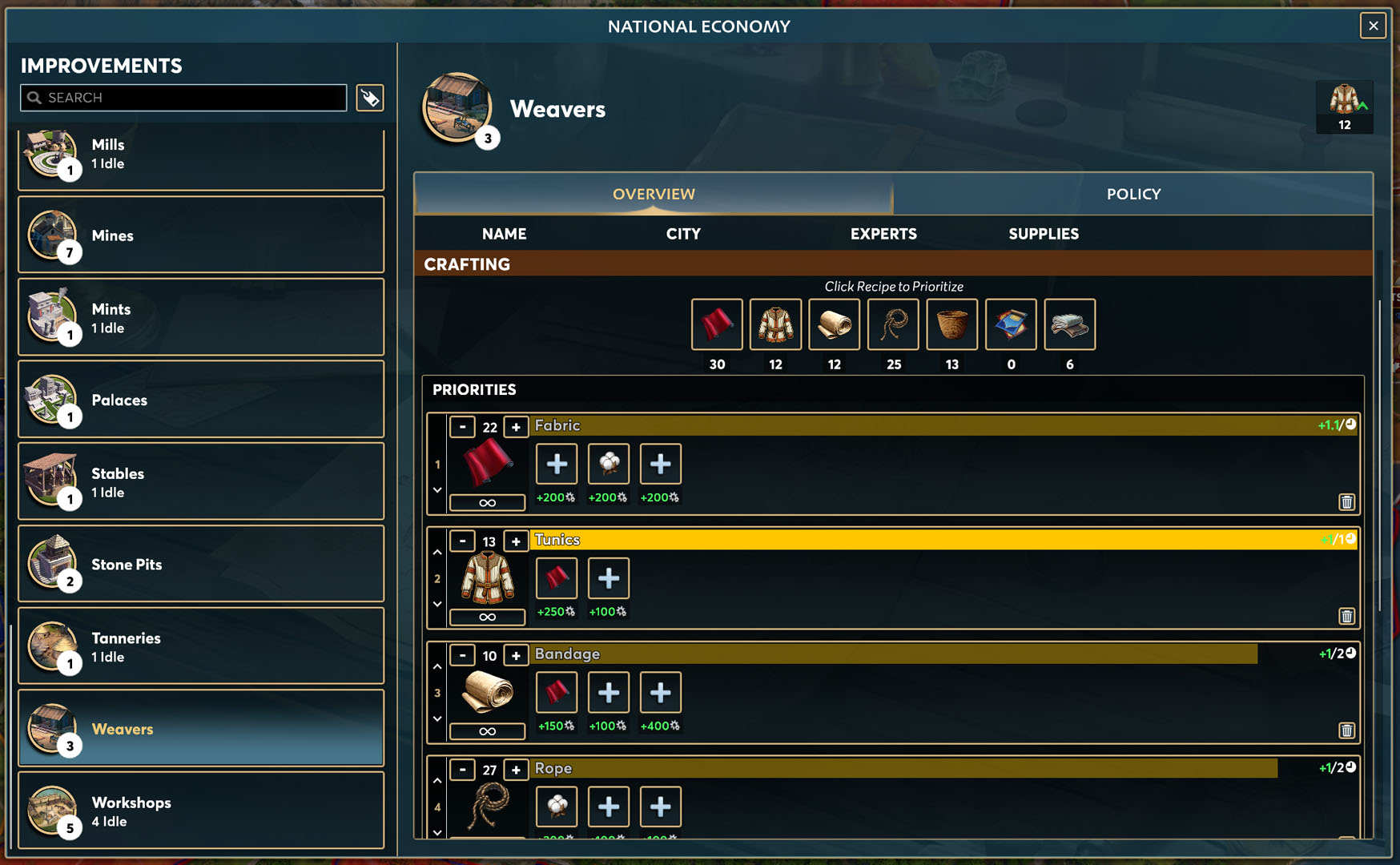
Task: Select the Tanneries improvement row
Action: click(x=201, y=646)
